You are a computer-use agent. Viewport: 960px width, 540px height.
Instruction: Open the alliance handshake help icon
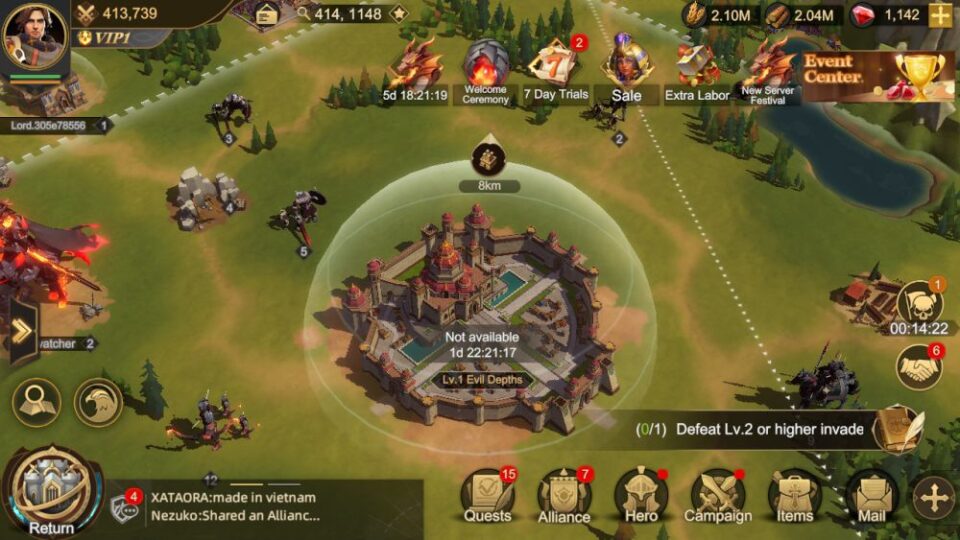point(918,368)
